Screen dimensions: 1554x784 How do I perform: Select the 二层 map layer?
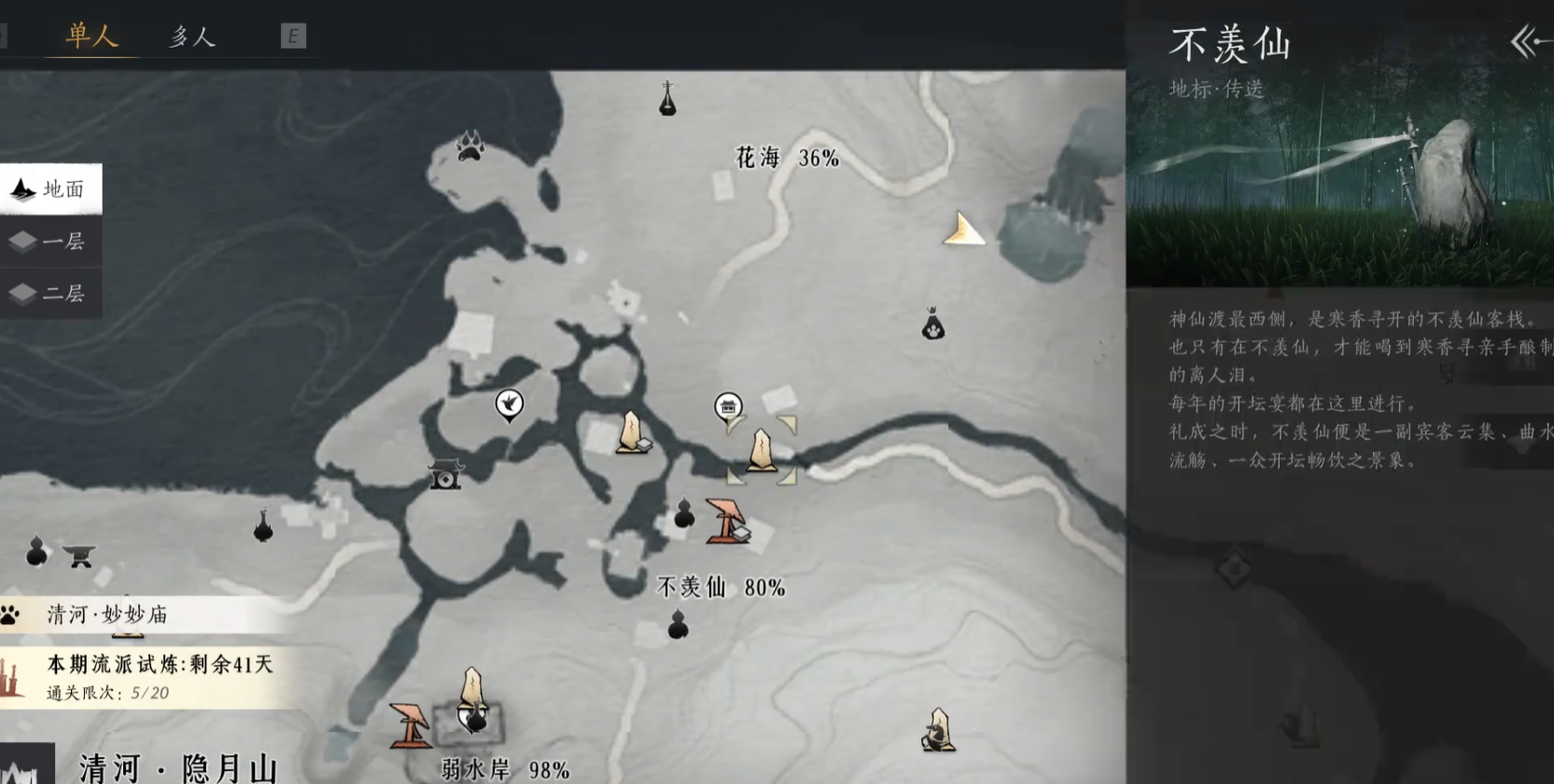coord(50,294)
